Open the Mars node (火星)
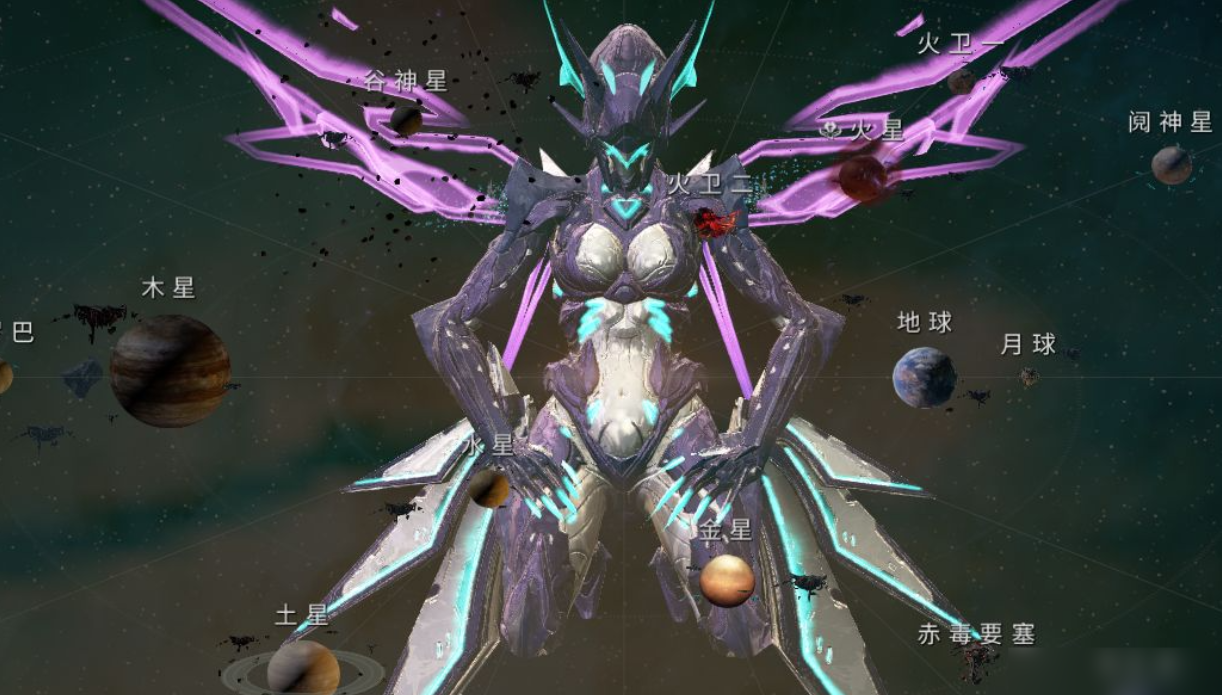Image resolution: width=1222 pixels, height=695 pixels. point(862,177)
